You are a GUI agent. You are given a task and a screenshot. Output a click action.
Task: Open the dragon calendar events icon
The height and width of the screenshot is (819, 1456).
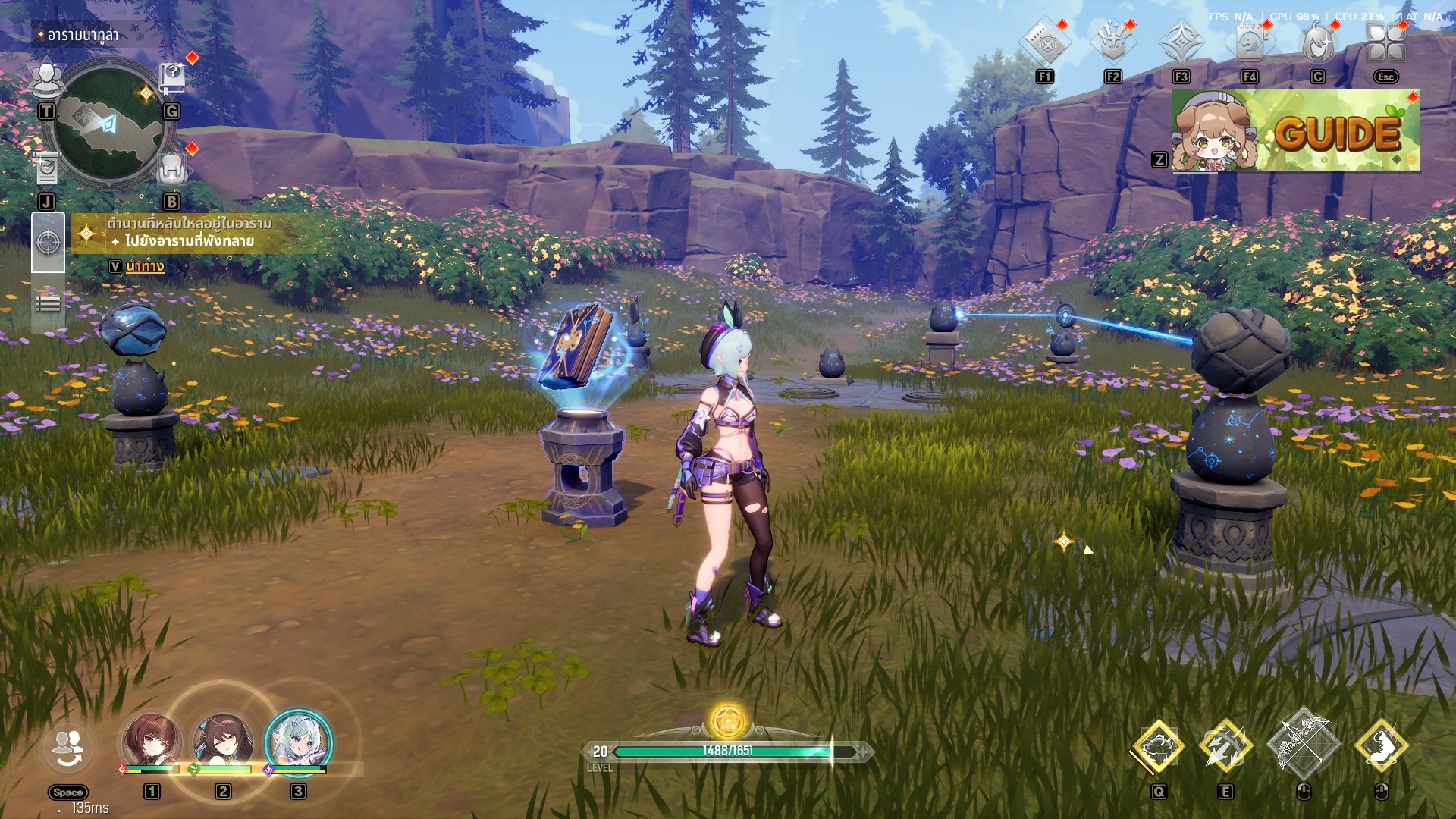1249,42
